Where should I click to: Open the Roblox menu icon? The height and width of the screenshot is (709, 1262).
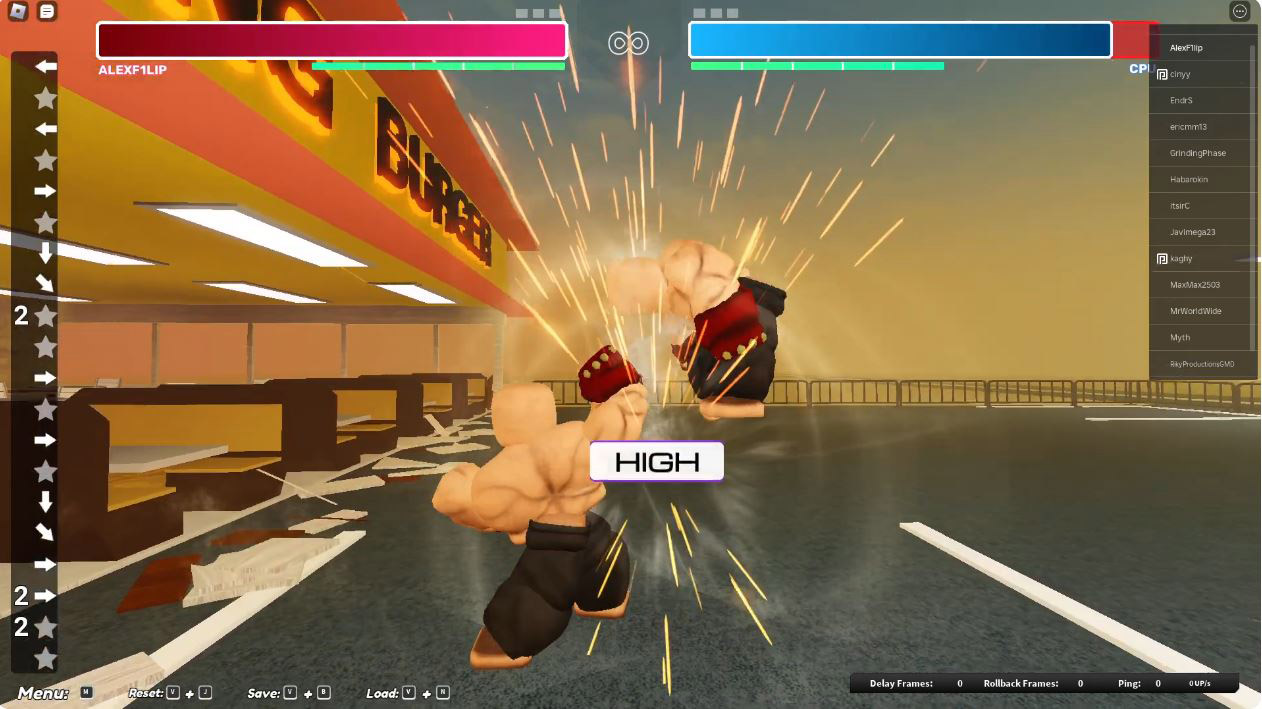pos(18,11)
